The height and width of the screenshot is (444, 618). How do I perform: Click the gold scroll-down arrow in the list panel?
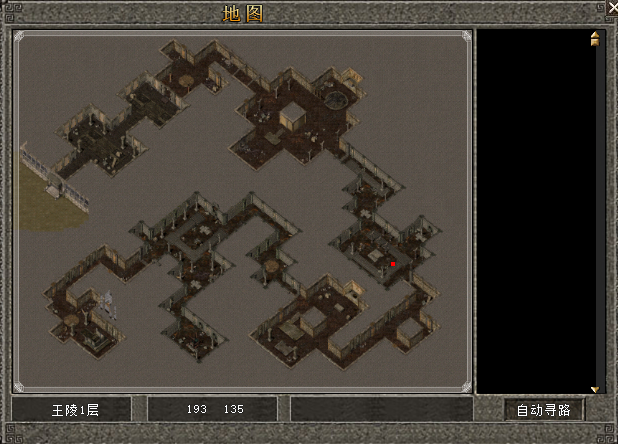click(595, 389)
